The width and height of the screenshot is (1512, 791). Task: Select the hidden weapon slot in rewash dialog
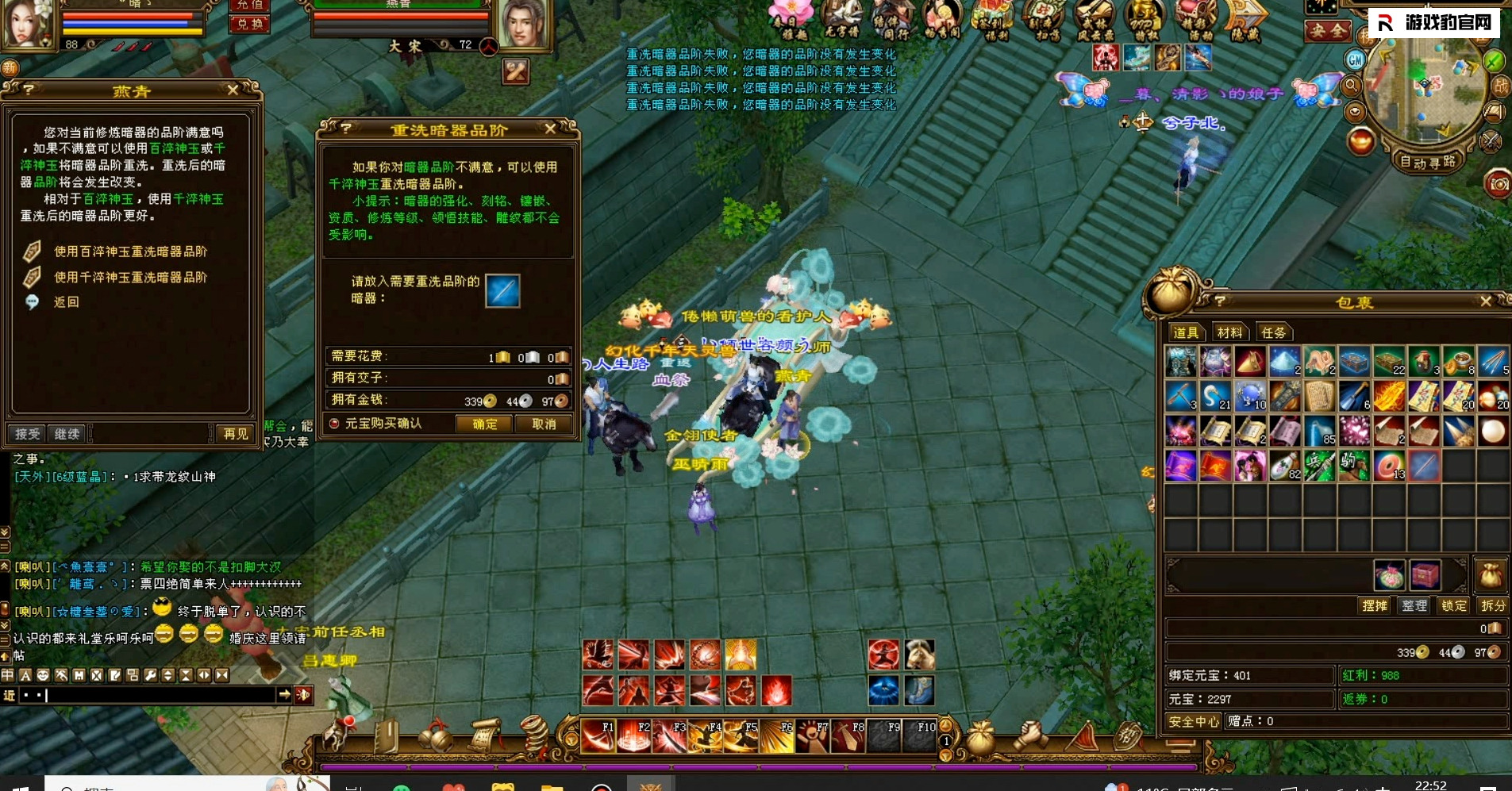pos(502,290)
